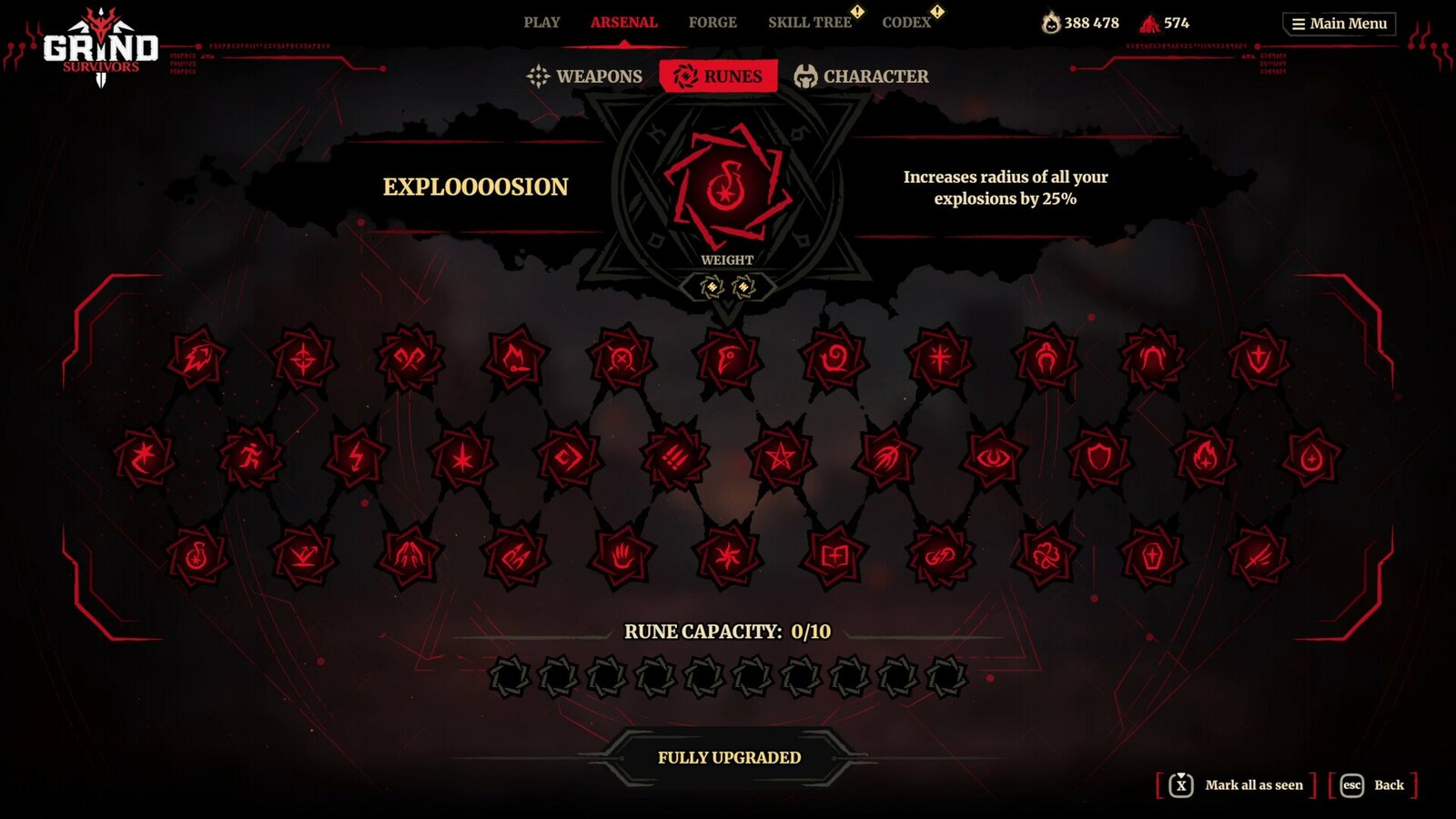
Task: Select the Skill Tree menu item
Action: click(x=808, y=22)
